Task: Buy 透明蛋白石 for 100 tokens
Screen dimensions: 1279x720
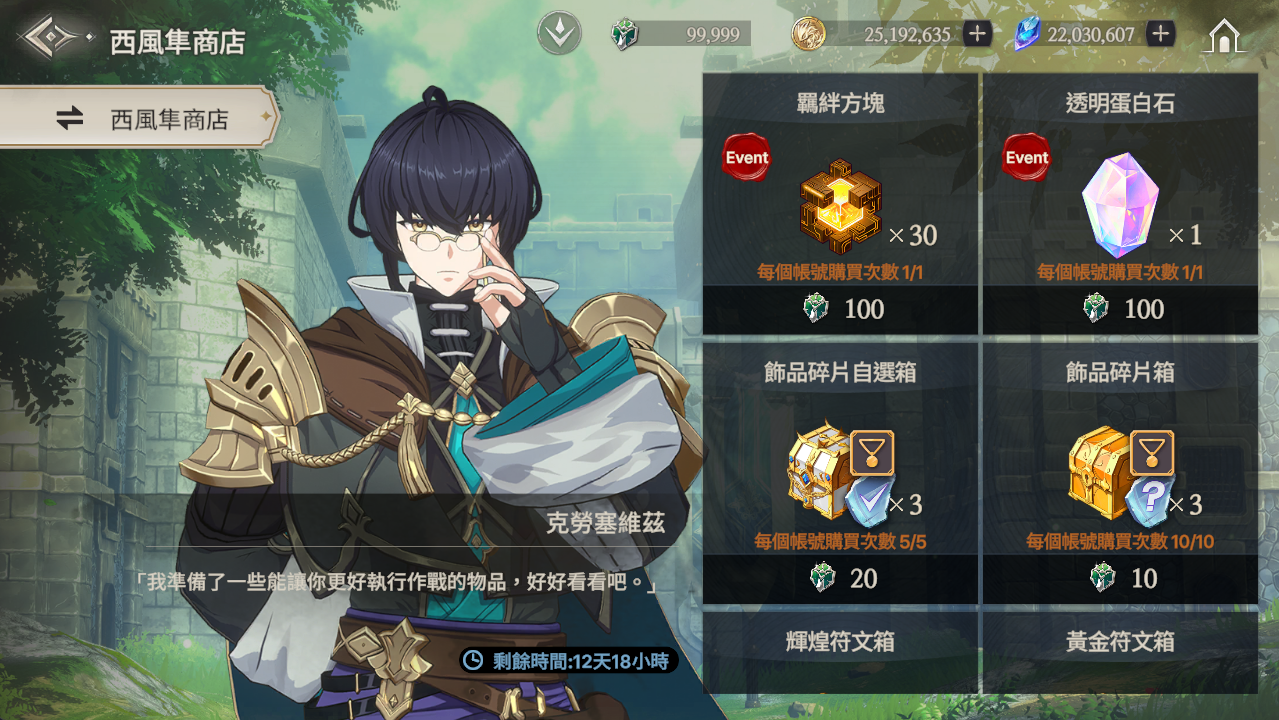Action: (1120, 309)
